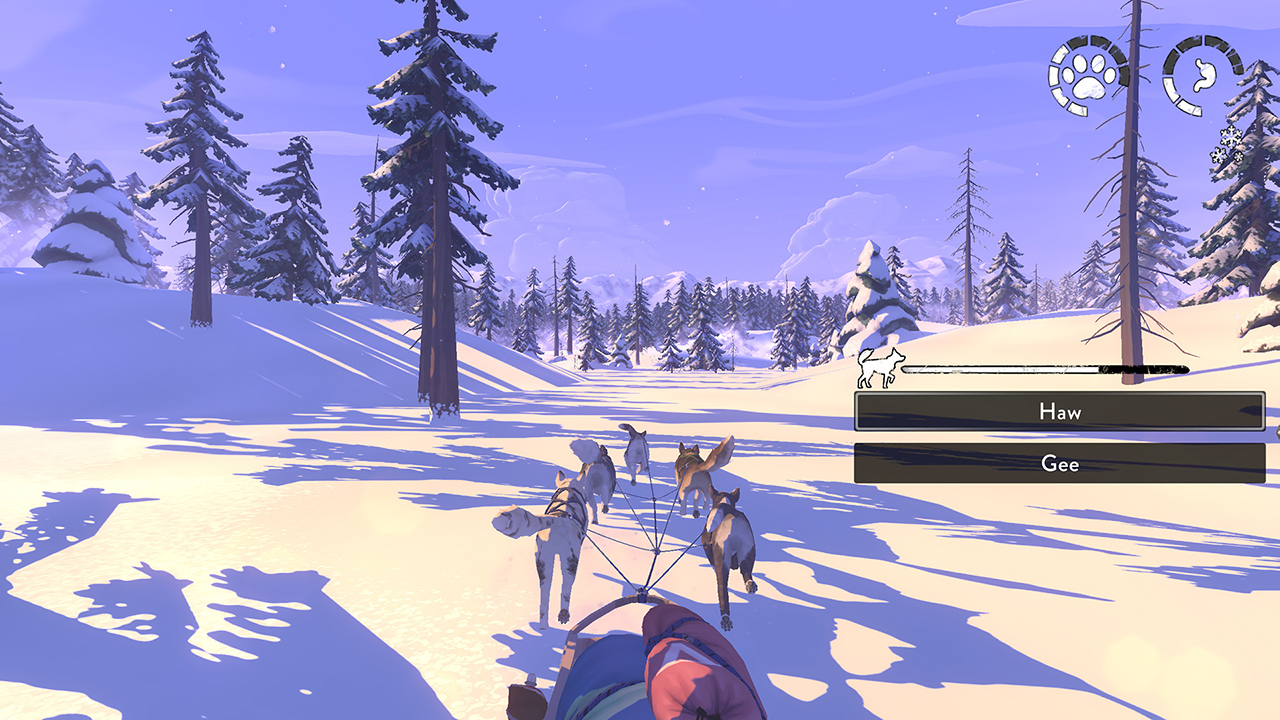The image size is (1280, 720).
Task: Click the large snowflake cold indicator
Action: click(1229, 137)
